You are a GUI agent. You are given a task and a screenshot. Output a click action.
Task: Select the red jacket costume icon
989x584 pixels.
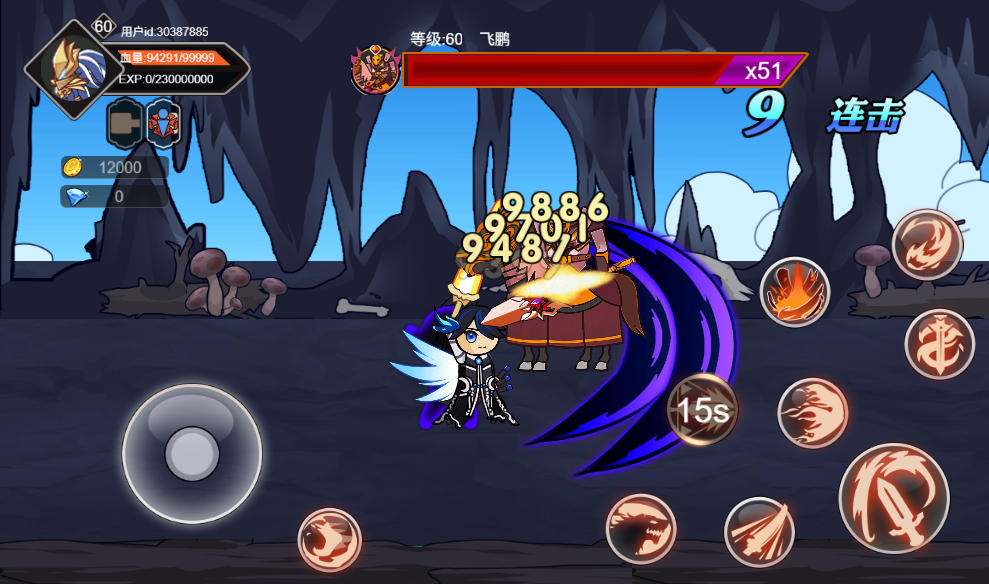(163, 123)
